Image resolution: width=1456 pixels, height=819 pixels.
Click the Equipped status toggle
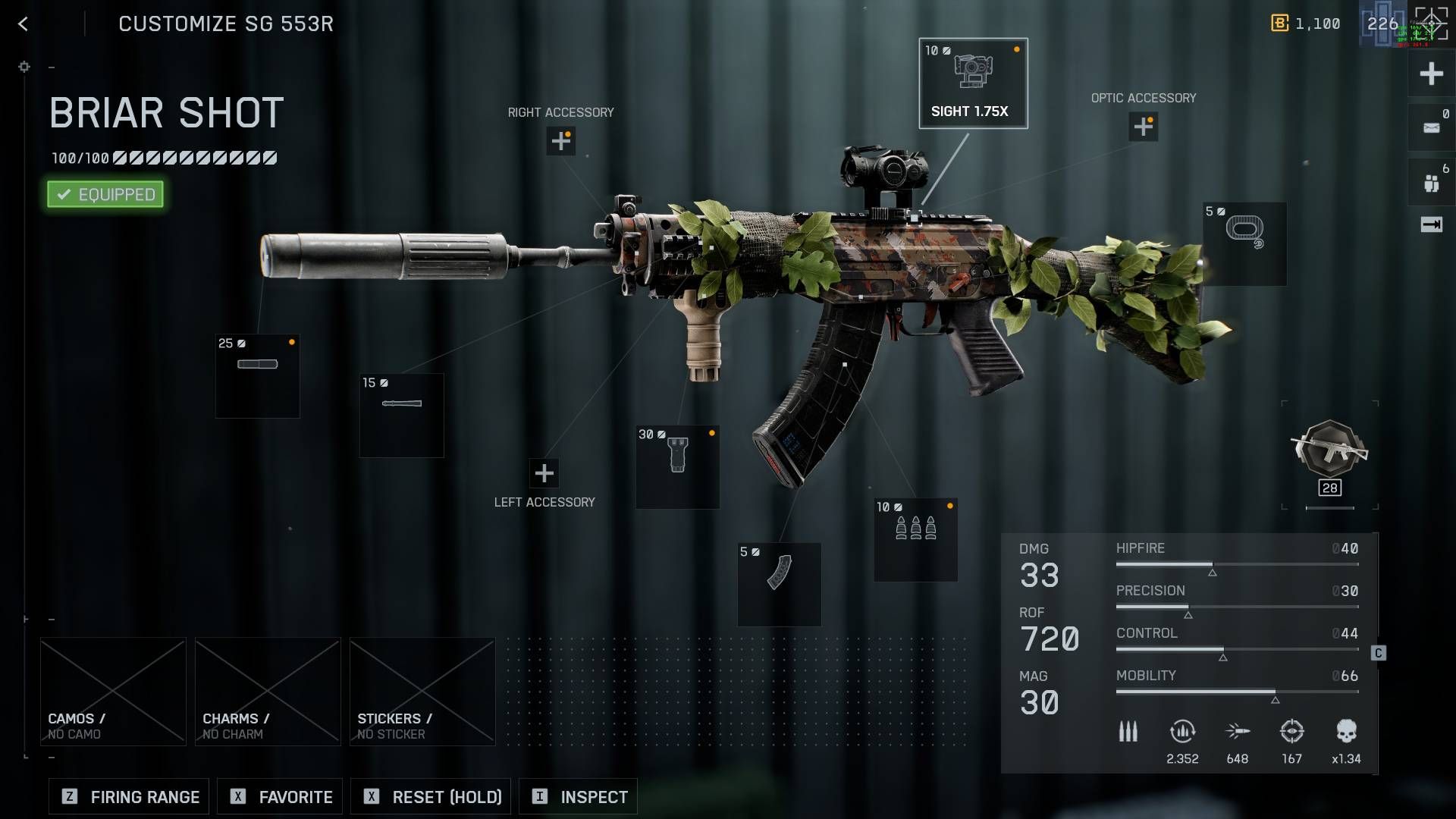pyautogui.click(x=104, y=194)
